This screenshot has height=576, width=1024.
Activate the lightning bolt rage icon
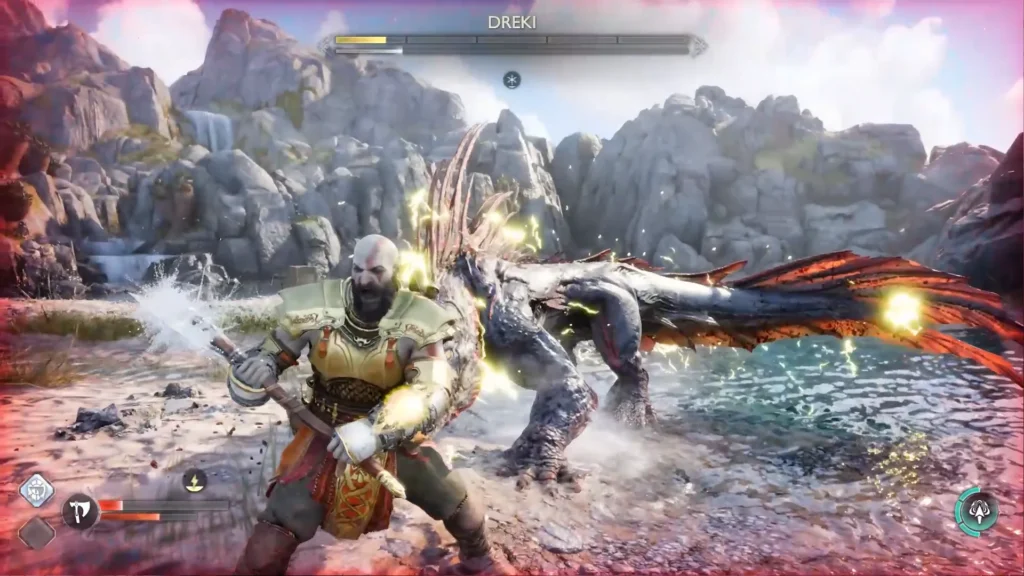click(195, 481)
